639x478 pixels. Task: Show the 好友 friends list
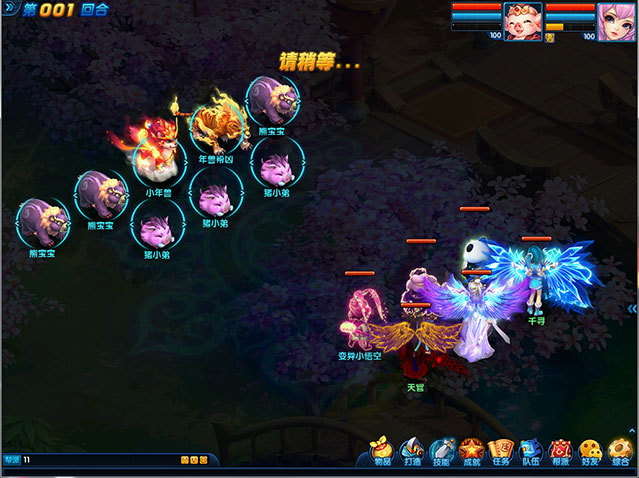click(590, 453)
